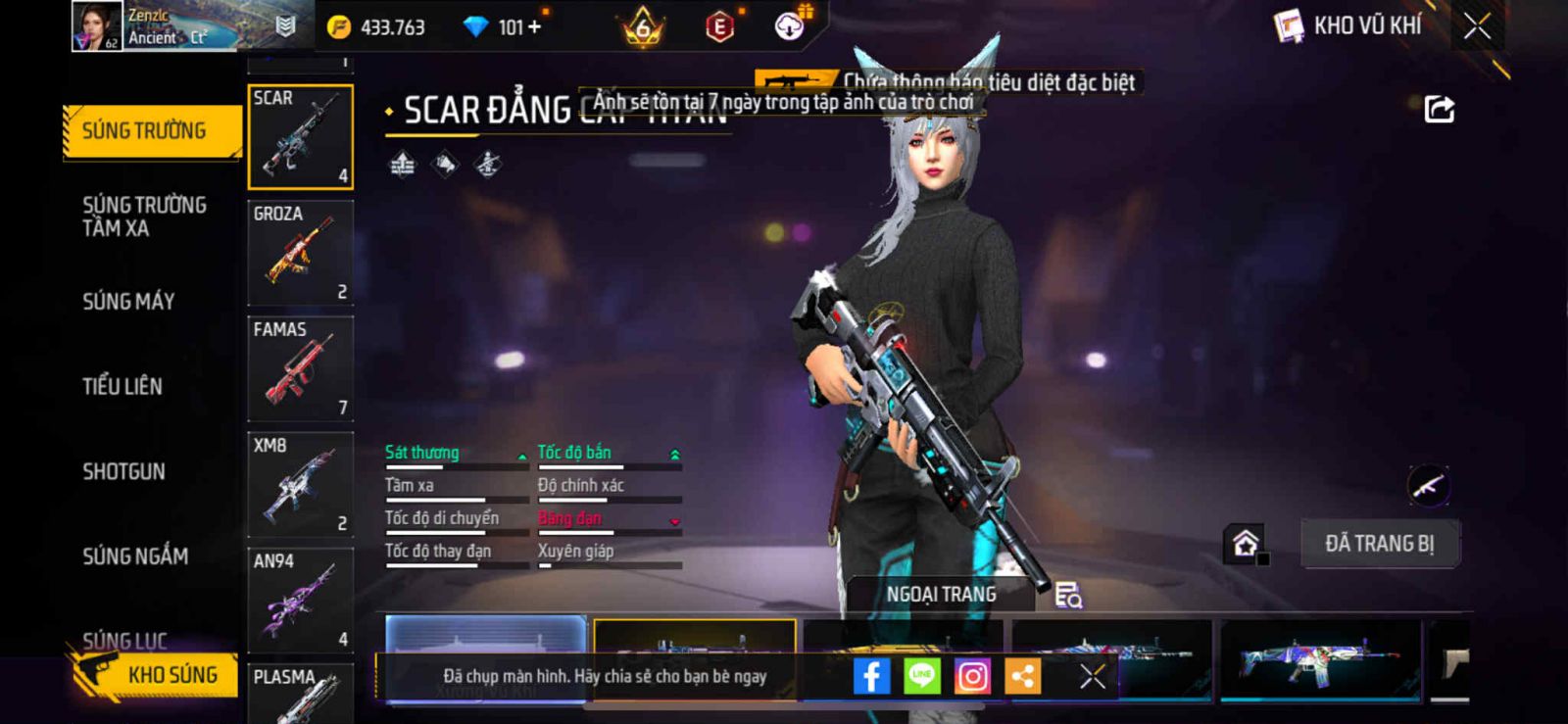Select the AN94 weapon slot
The image size is (1568, 724).
[x=300, y=600]
